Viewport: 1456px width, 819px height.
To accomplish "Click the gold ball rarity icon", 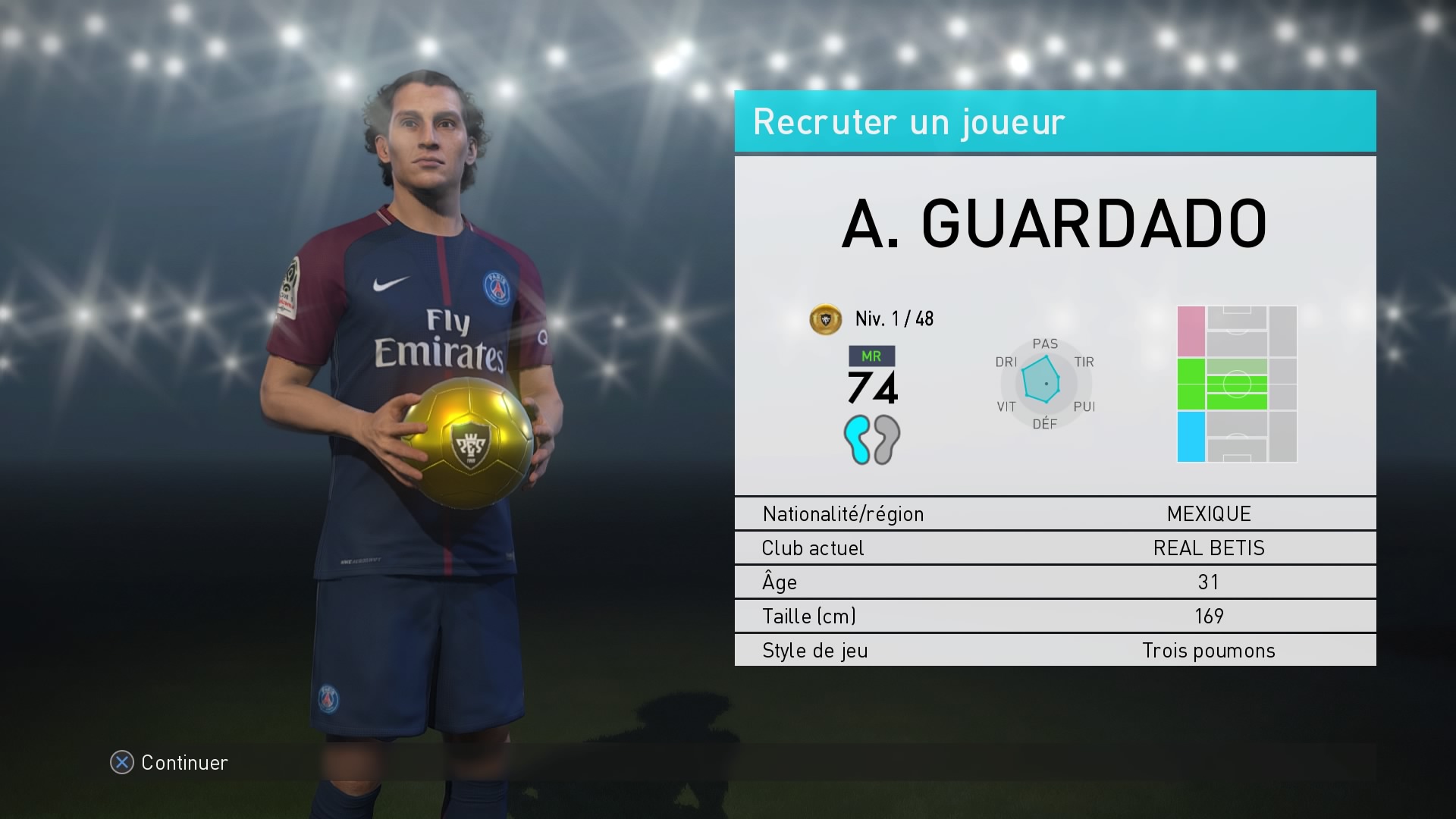I will click(x=825, y=319).
